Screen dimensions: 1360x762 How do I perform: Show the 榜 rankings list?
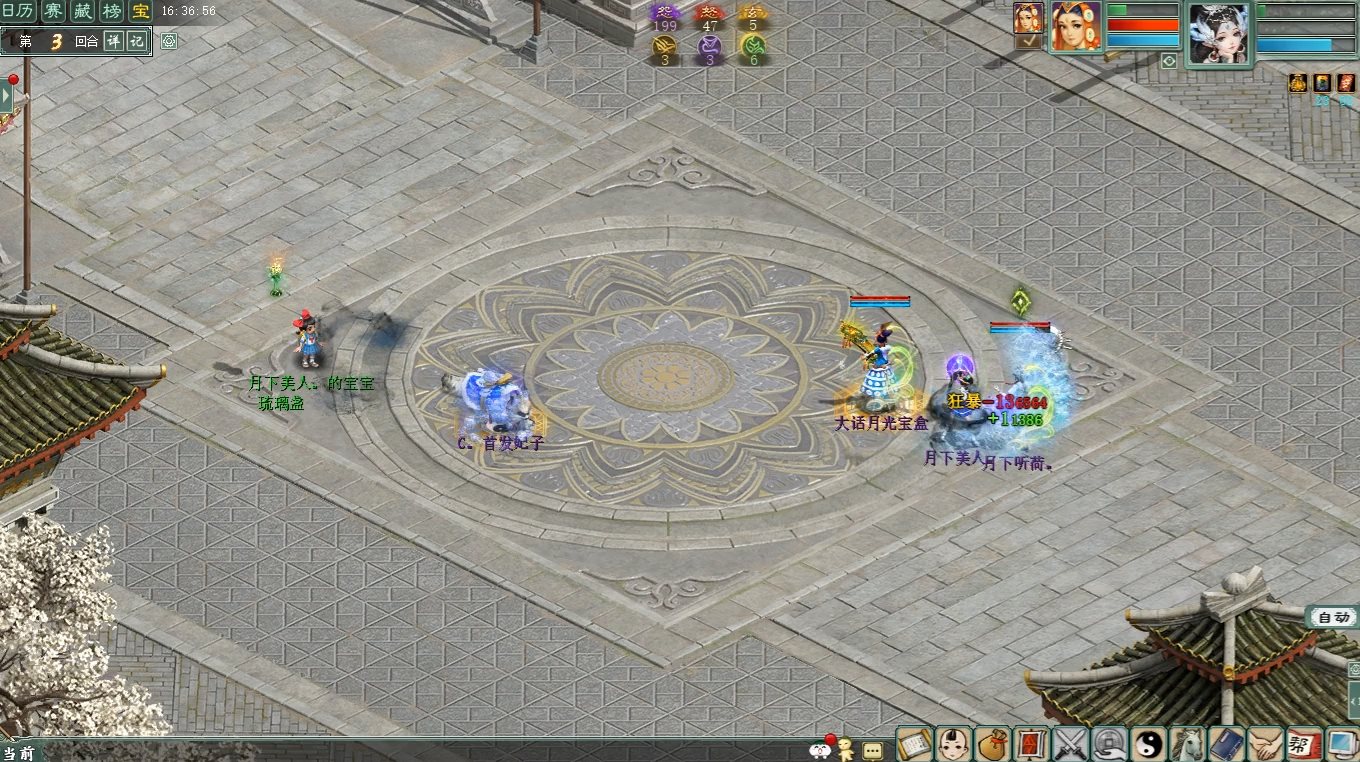click(112, 12)
